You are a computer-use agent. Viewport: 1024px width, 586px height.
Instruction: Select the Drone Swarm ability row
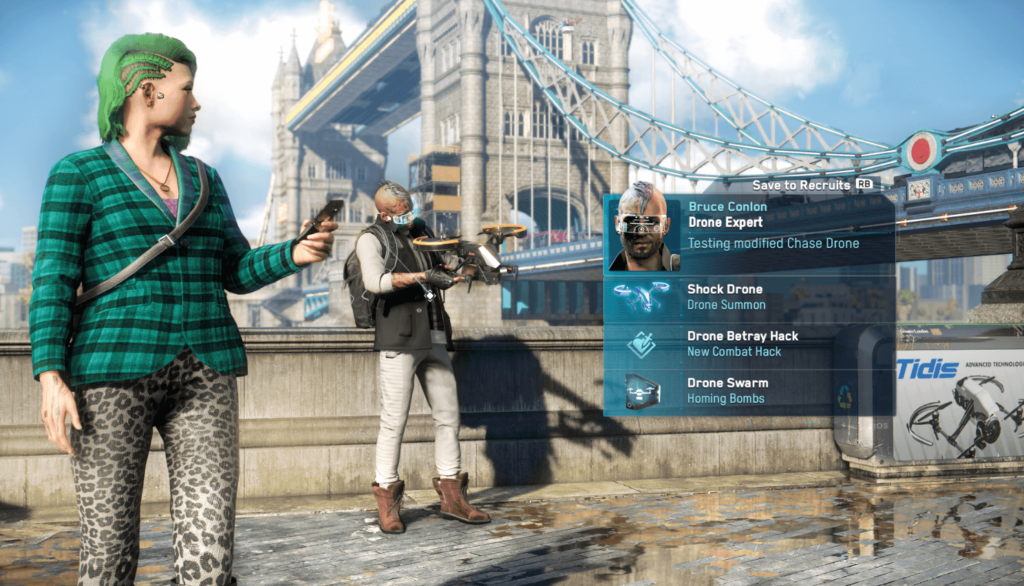pos(749,391)
